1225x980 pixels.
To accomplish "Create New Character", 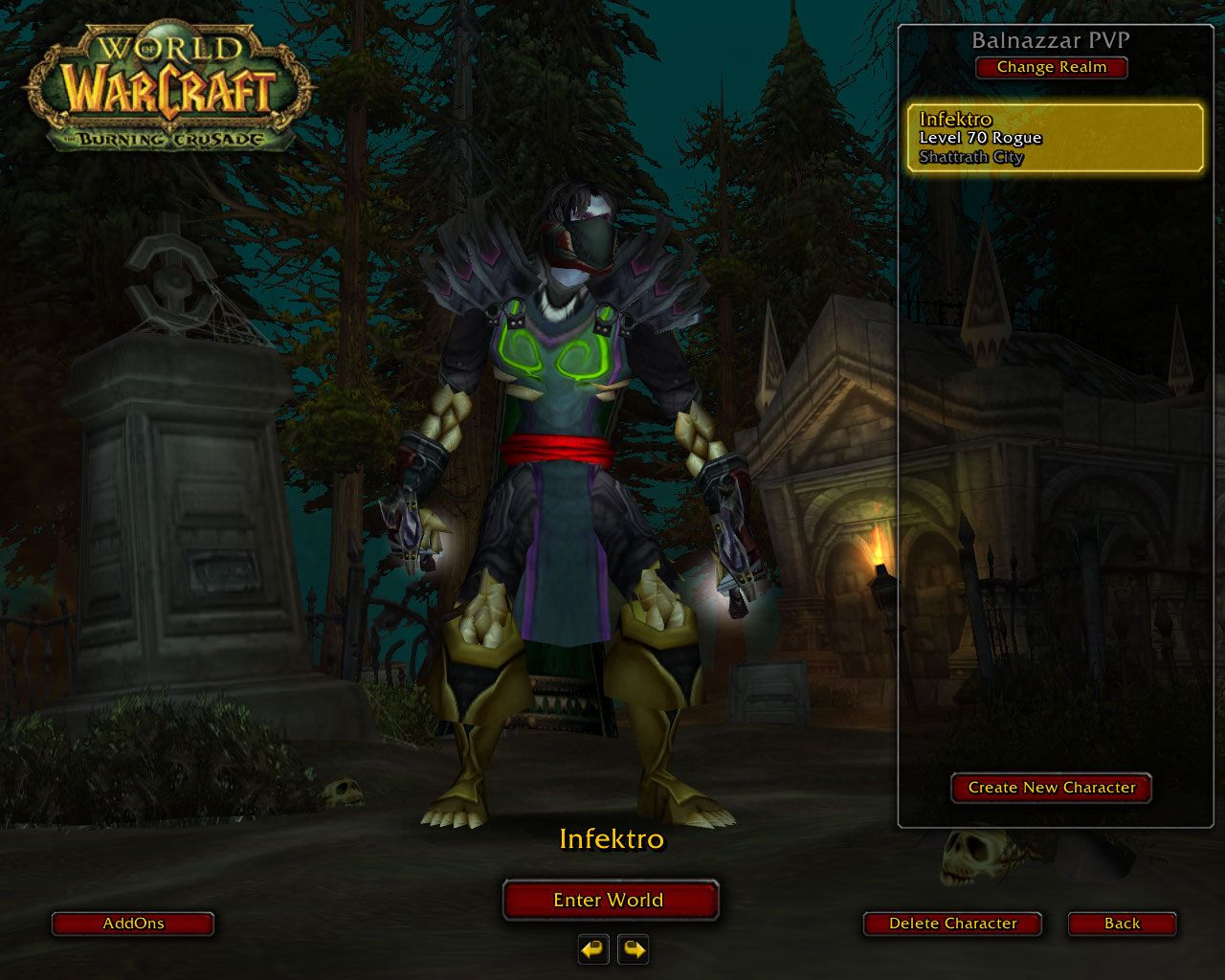I will pos(1051,788).
